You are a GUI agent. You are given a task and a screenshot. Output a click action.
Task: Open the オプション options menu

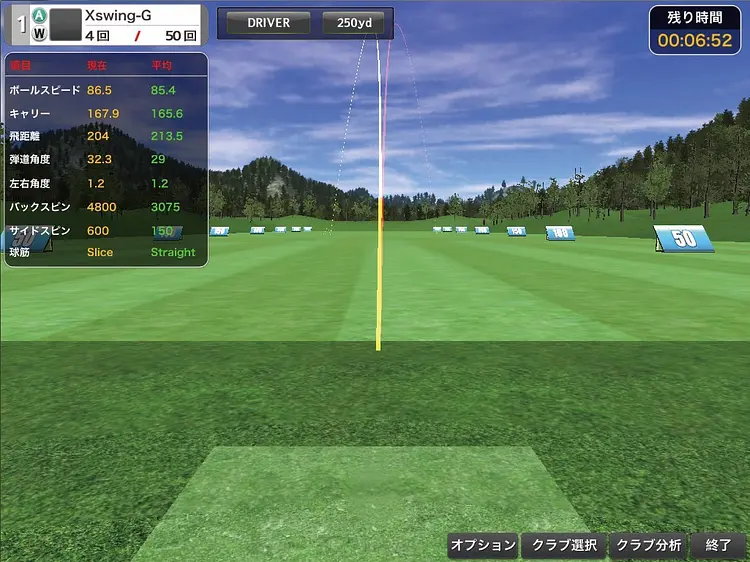(x=483, y=545)
